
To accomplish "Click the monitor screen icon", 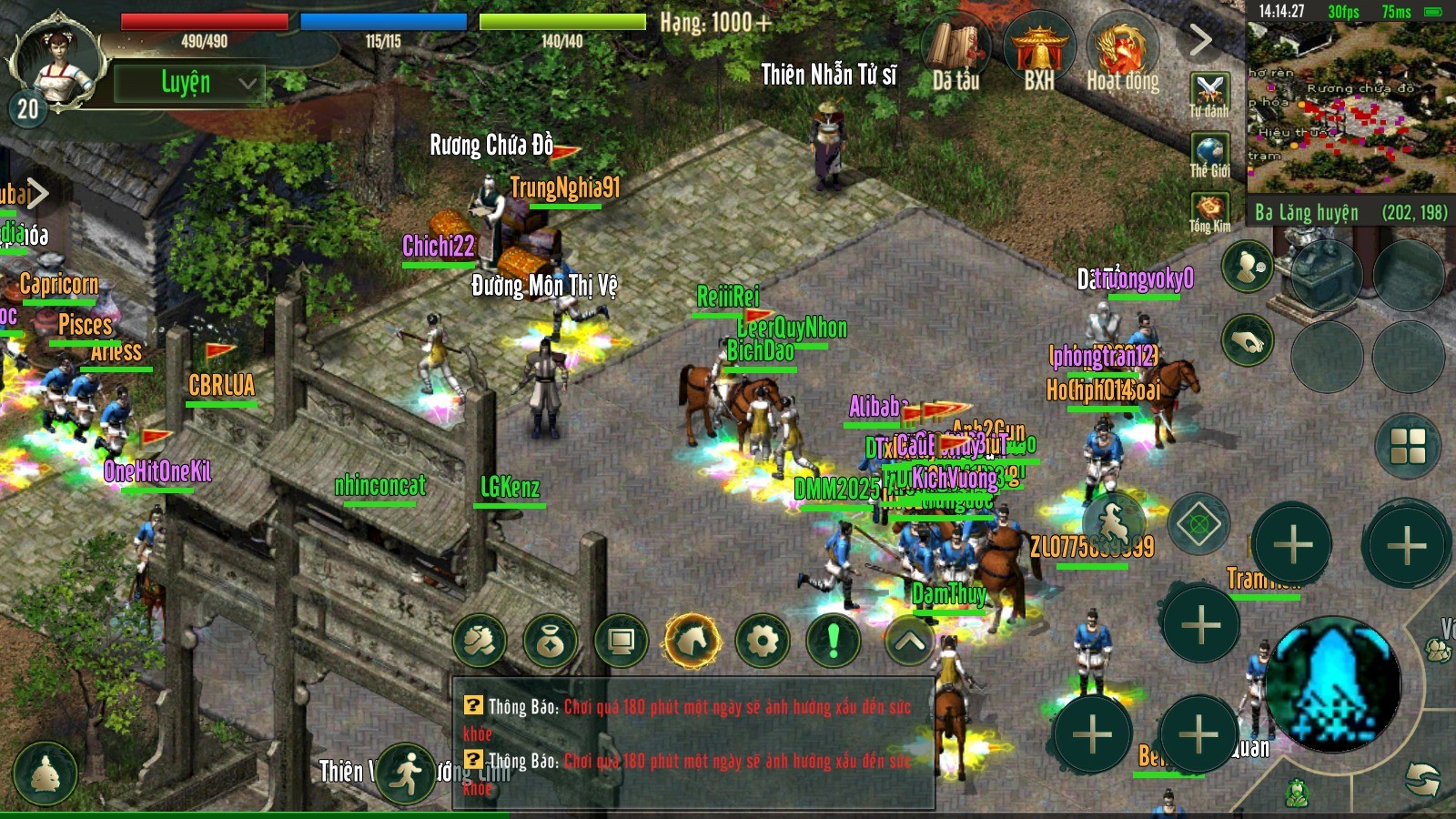I will pos(622,642).
